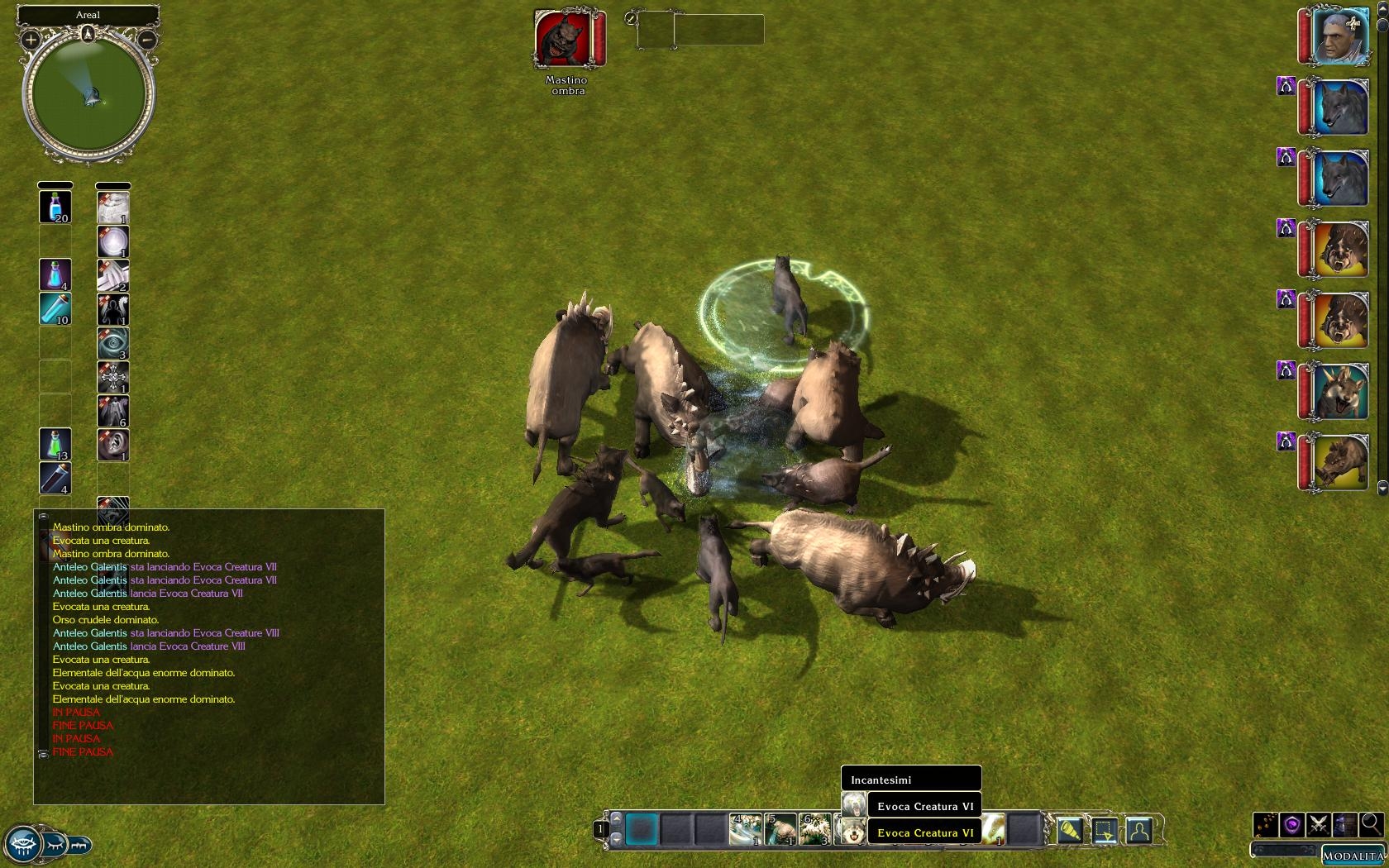1389x868 pixels.
Task: Switch hotbar page with the up arrow
Action: pyautogui.click(x=616, y=818)
